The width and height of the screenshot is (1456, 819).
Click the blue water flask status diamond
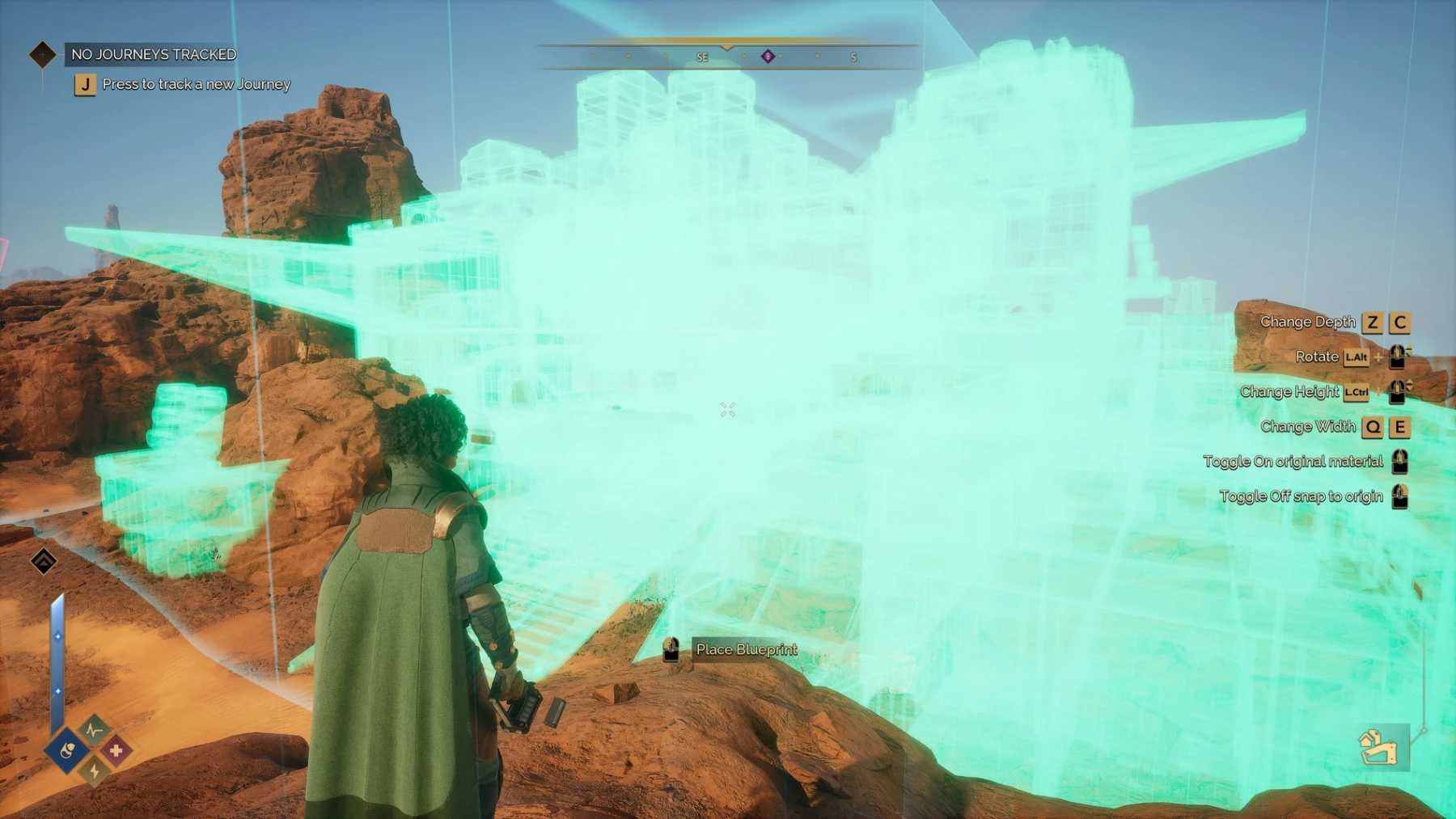tap(67, 750)
